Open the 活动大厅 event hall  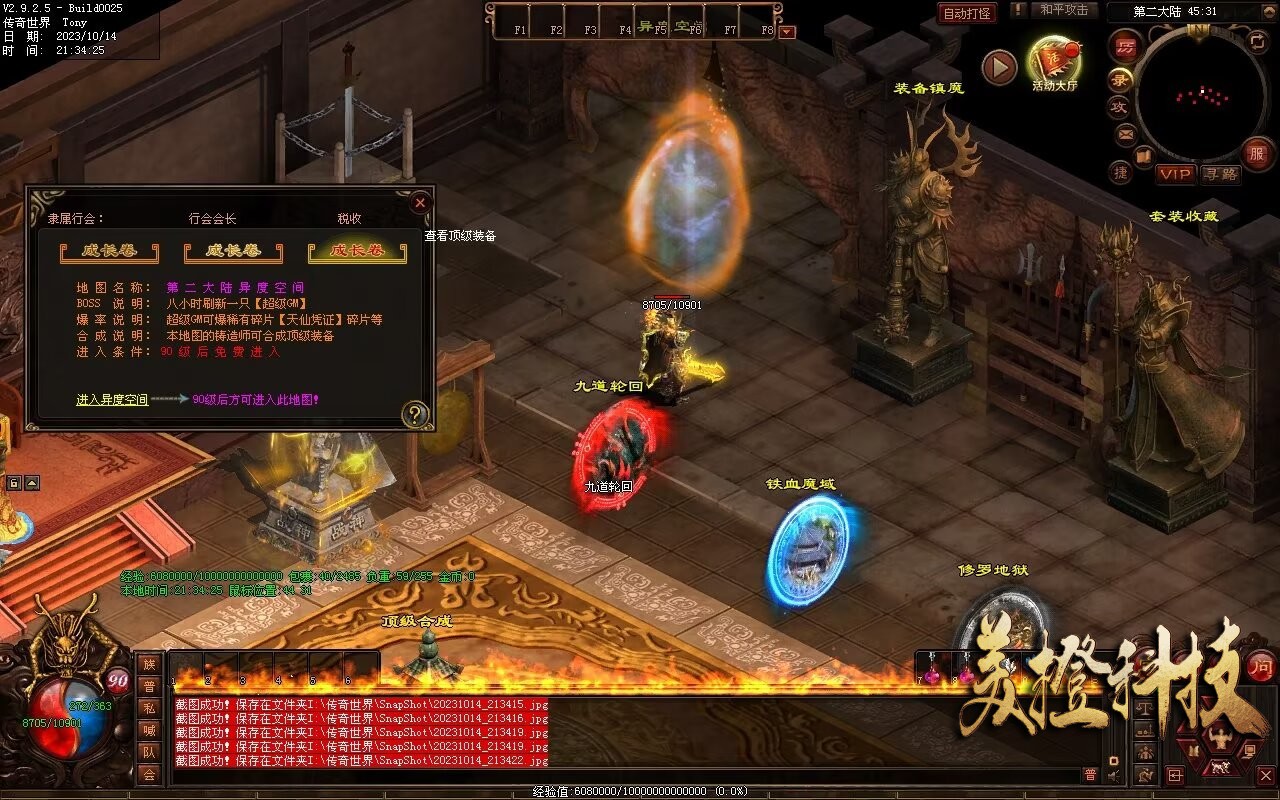pyautogui.click(x=1055, y=62)
